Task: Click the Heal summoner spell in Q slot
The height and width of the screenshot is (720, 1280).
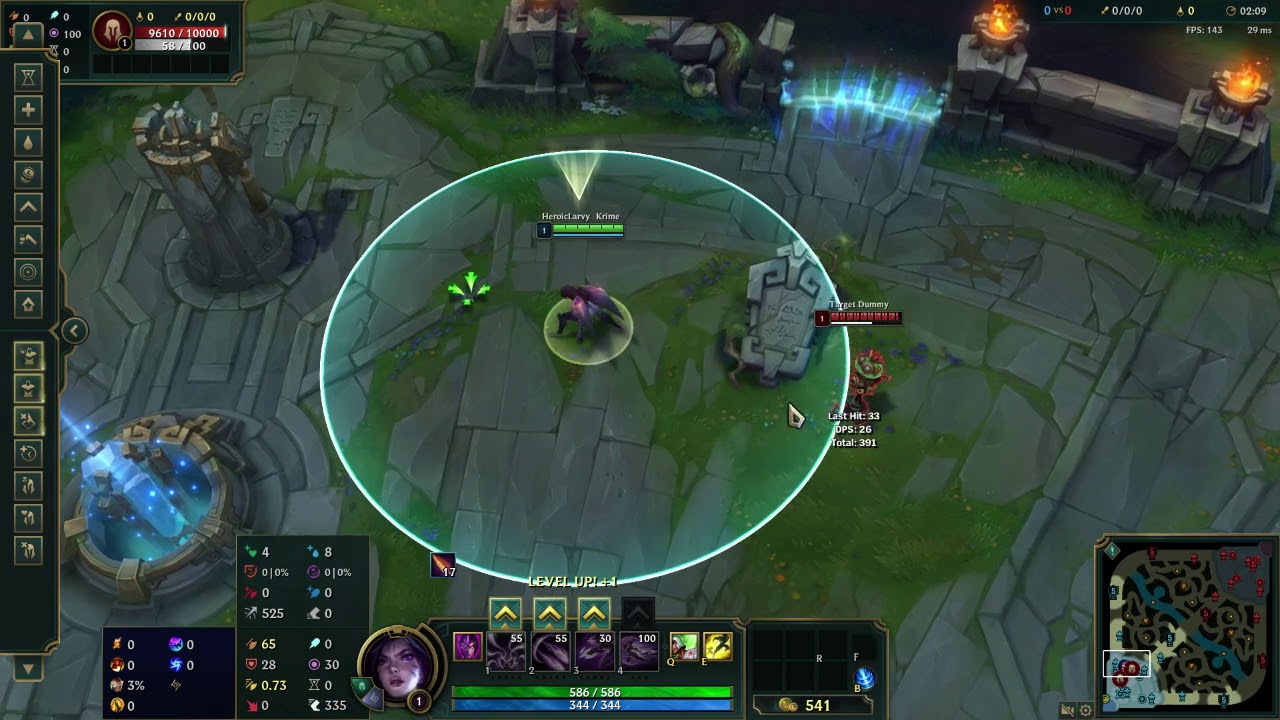Action: pos(684,648)
